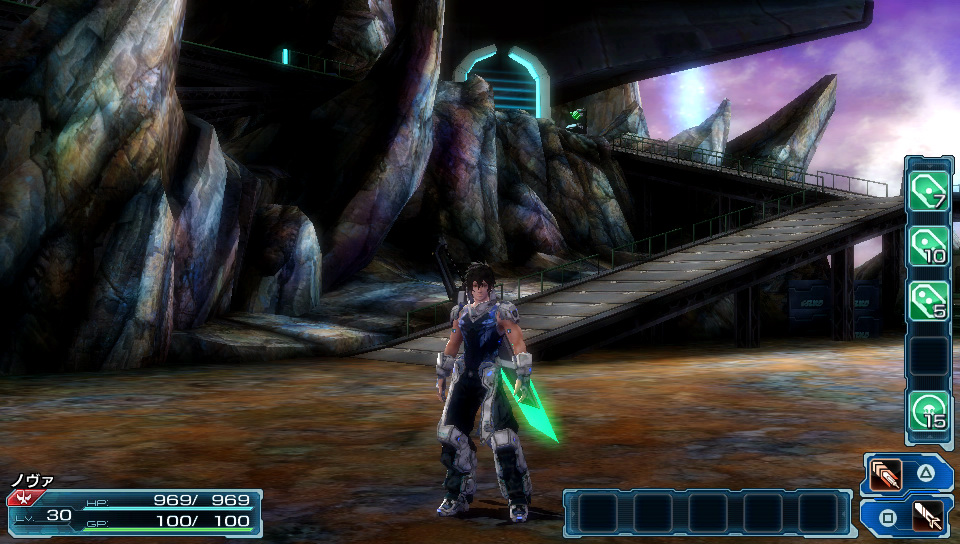Select the round item with 15 remaining
960x544 pixels.
[928, 411]
